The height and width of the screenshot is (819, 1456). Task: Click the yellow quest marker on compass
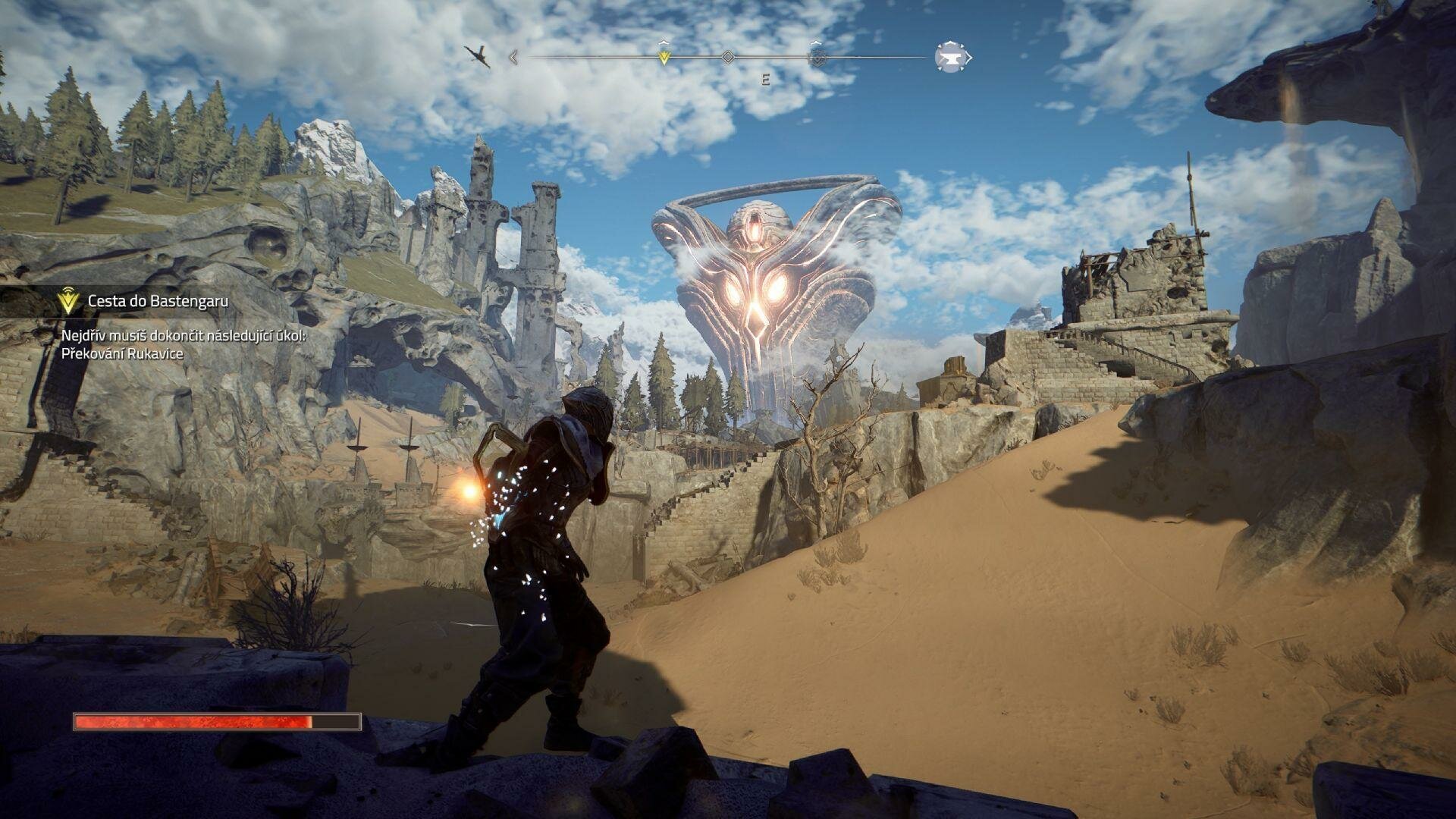pyautogui.click(x=664, y=57)
